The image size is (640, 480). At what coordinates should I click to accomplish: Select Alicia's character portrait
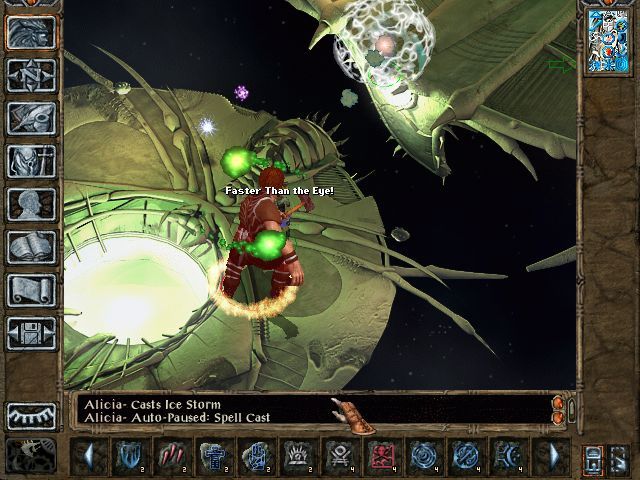(x=607, y=41)
